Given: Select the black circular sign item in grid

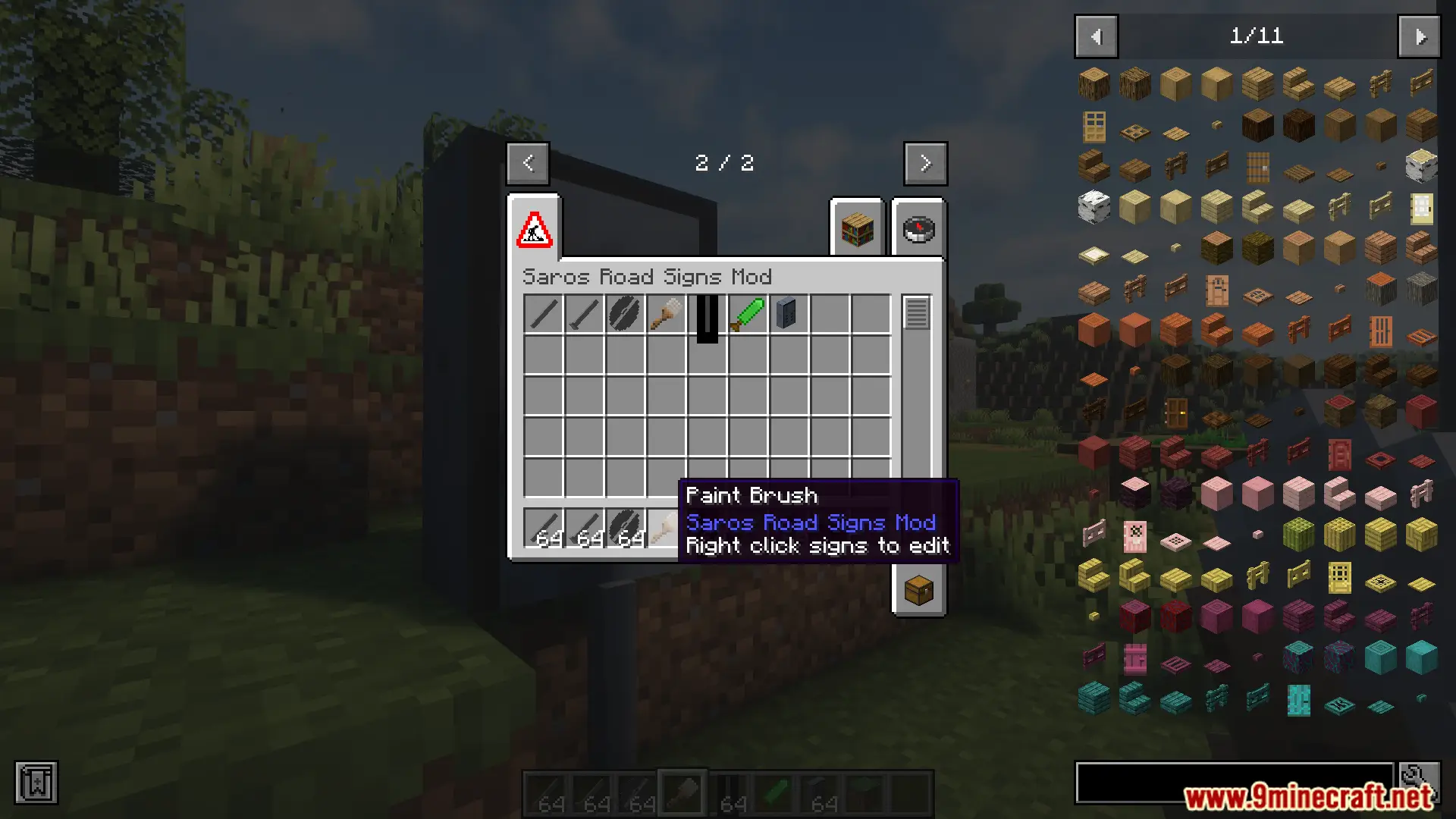Looking at the screenshot, I should [625, 314].
